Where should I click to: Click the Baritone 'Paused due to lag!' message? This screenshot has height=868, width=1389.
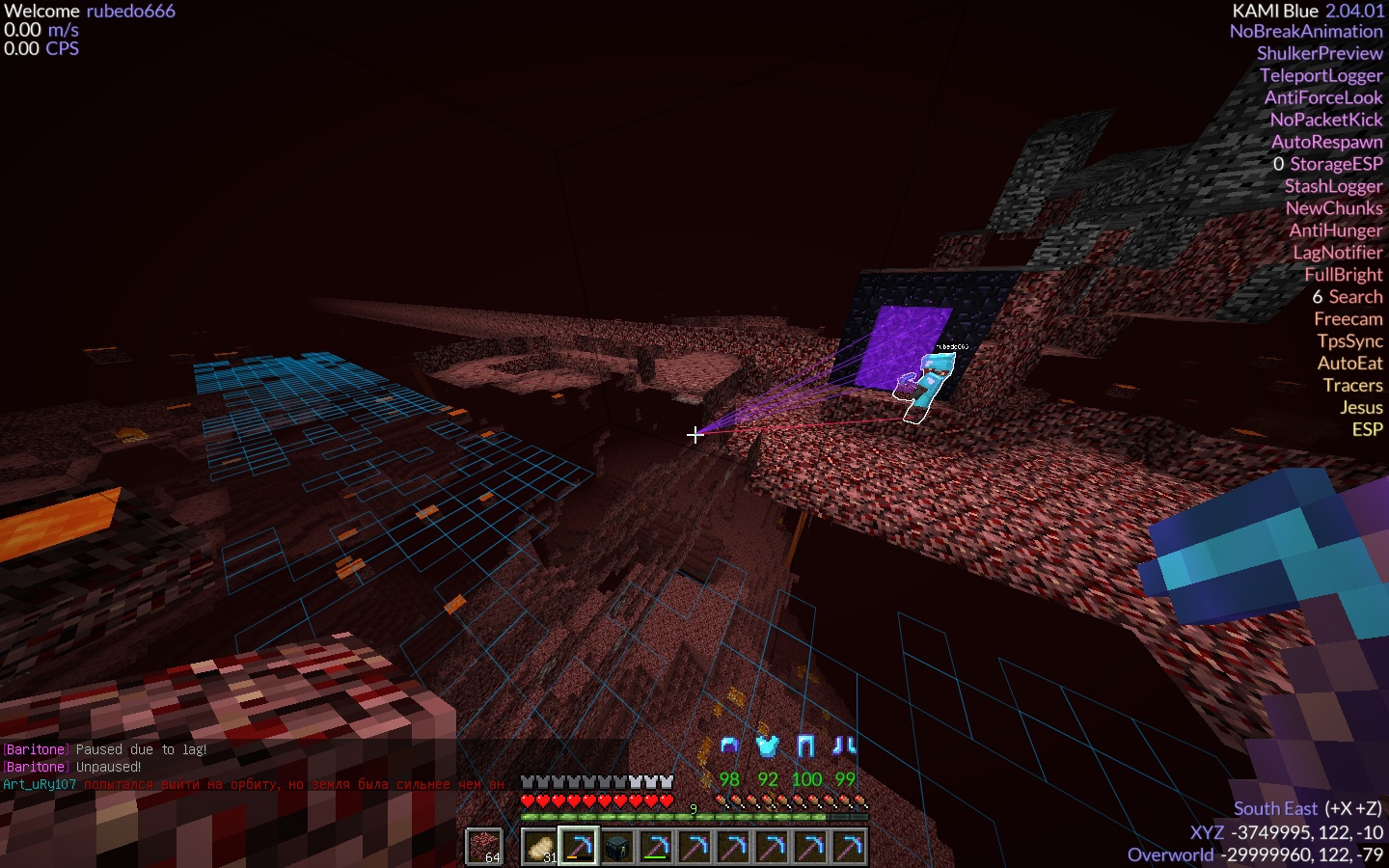(105, 749)
